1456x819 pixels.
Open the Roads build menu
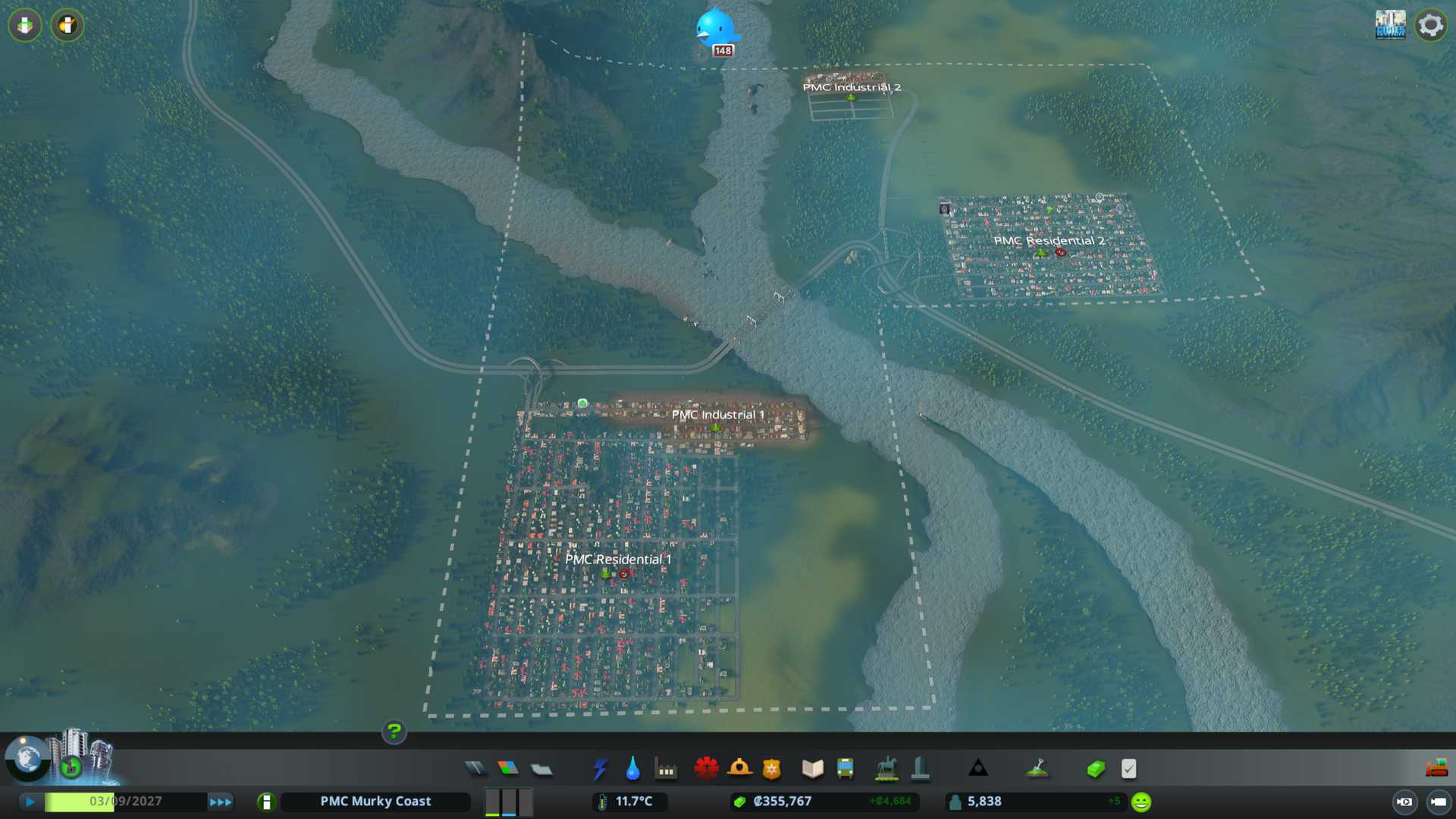click(x=475, y=769)
